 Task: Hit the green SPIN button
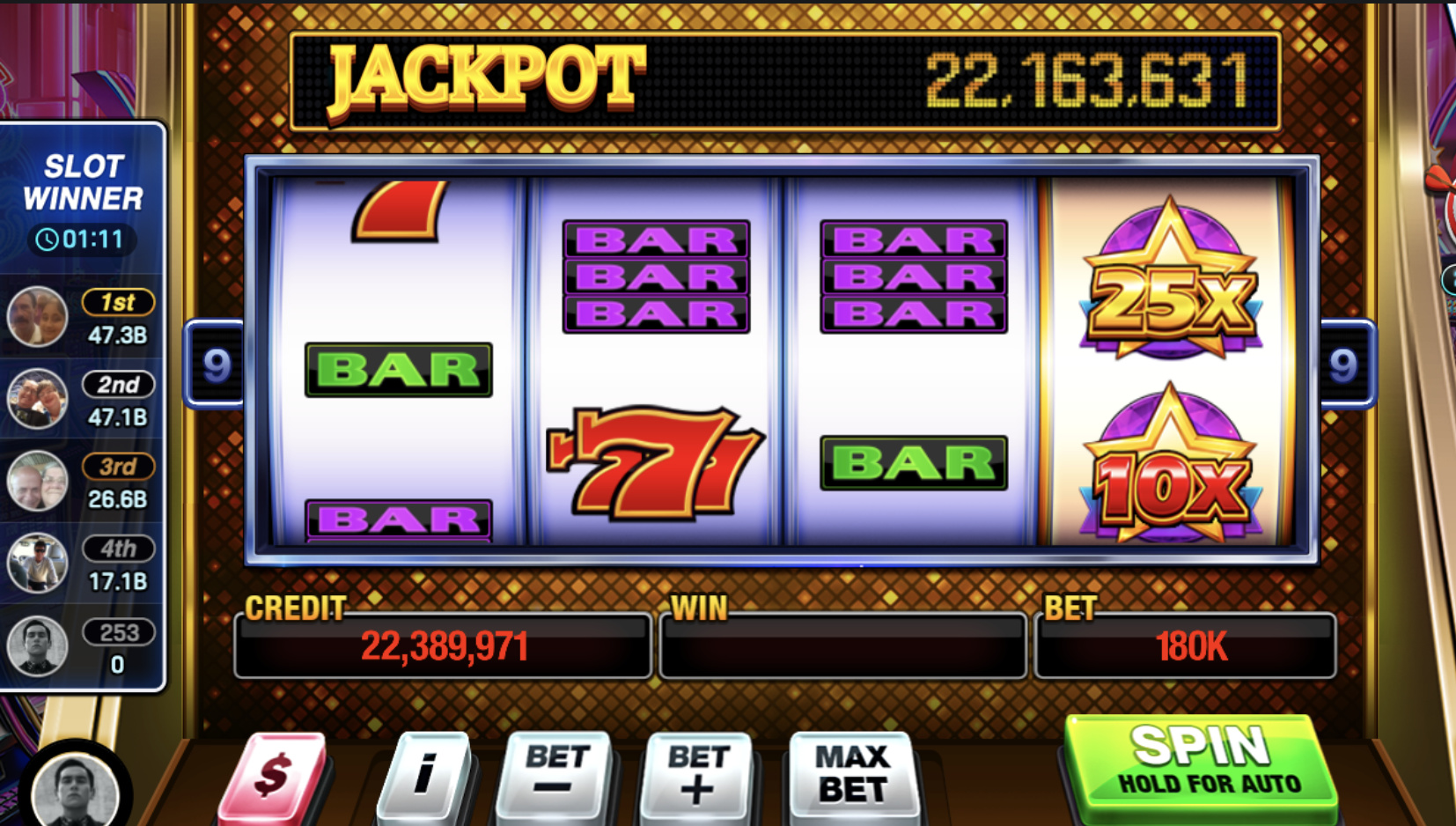pos(1201,763)
